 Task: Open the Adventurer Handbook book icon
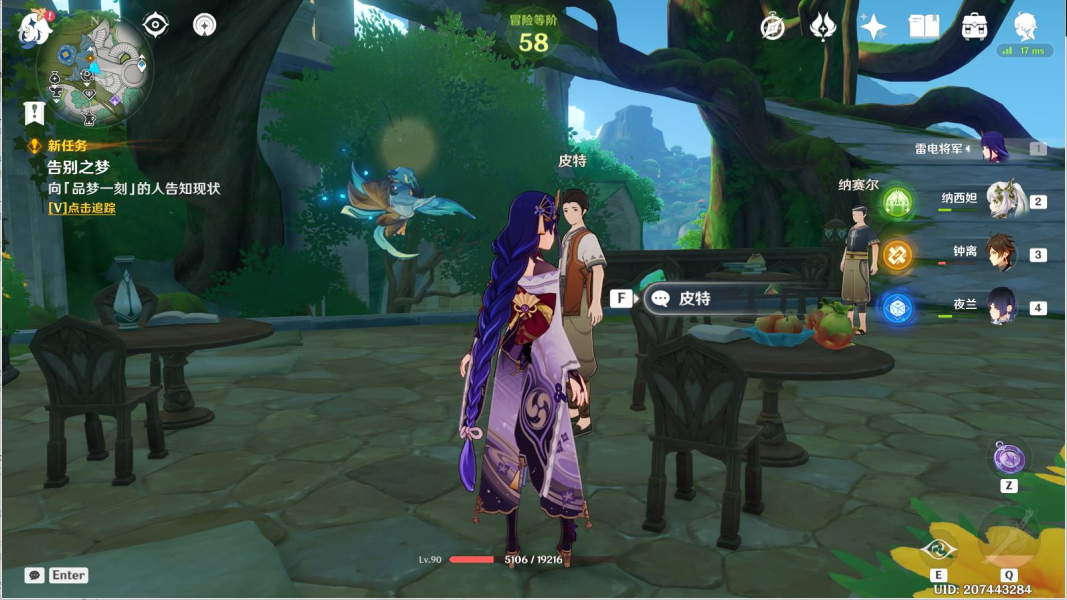click(x=923, y=27)
